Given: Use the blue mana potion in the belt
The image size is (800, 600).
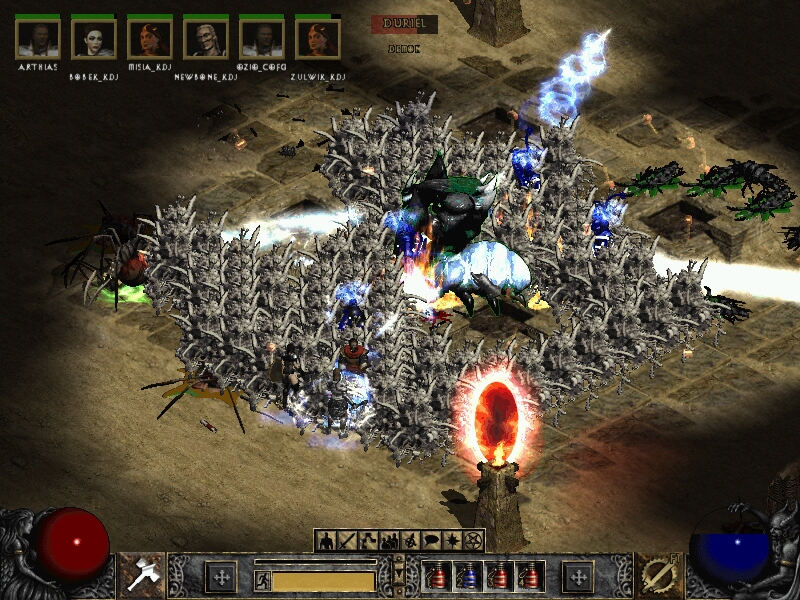Looking at the screenshot, I should pos(465,577).
